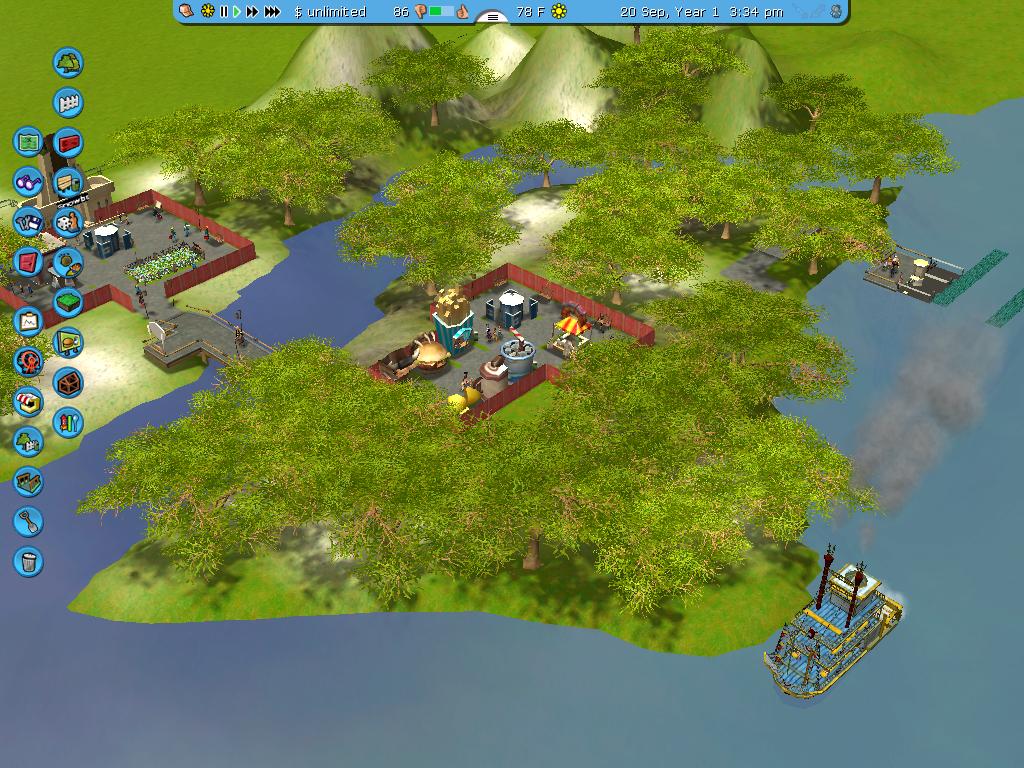Screen dimensions: 1024x768
Task: Pause the game simulation
Action: point(224,12)
